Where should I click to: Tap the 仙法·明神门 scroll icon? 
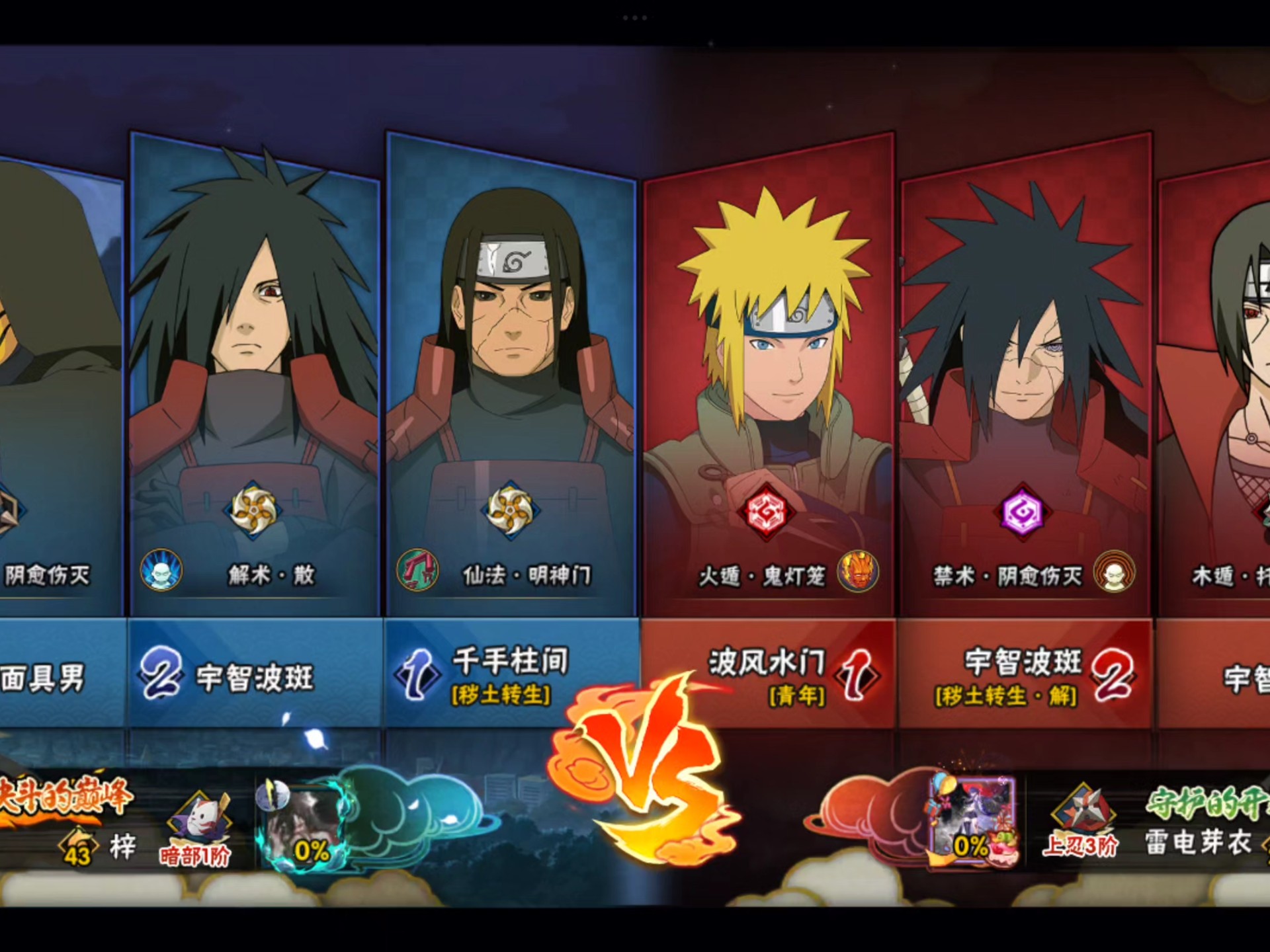click(x=417, y=571)
